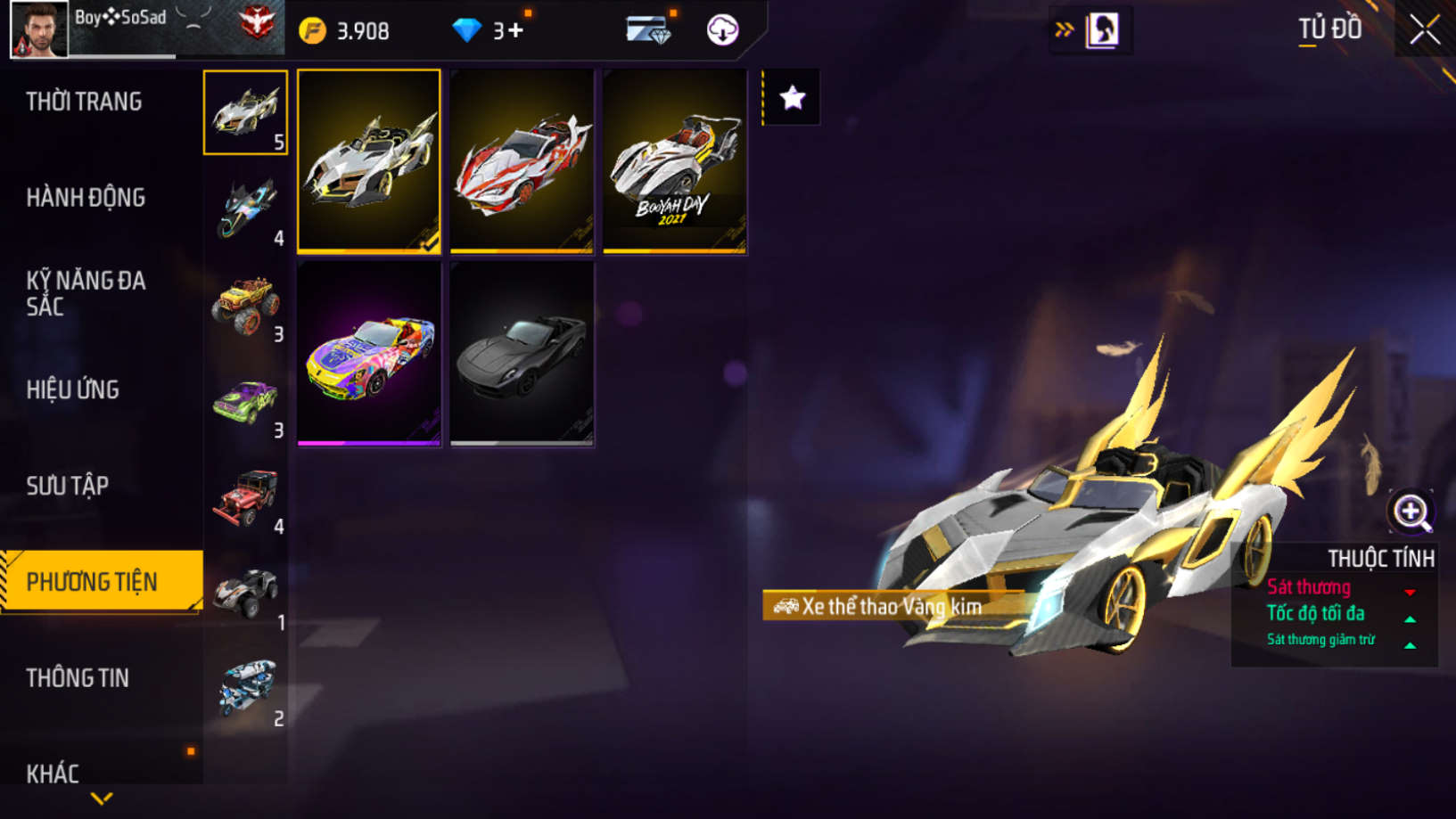This screenshot has height=819, width=1456.
Task: Select the Booyah Day 2021 car skin
Action: 675,161
